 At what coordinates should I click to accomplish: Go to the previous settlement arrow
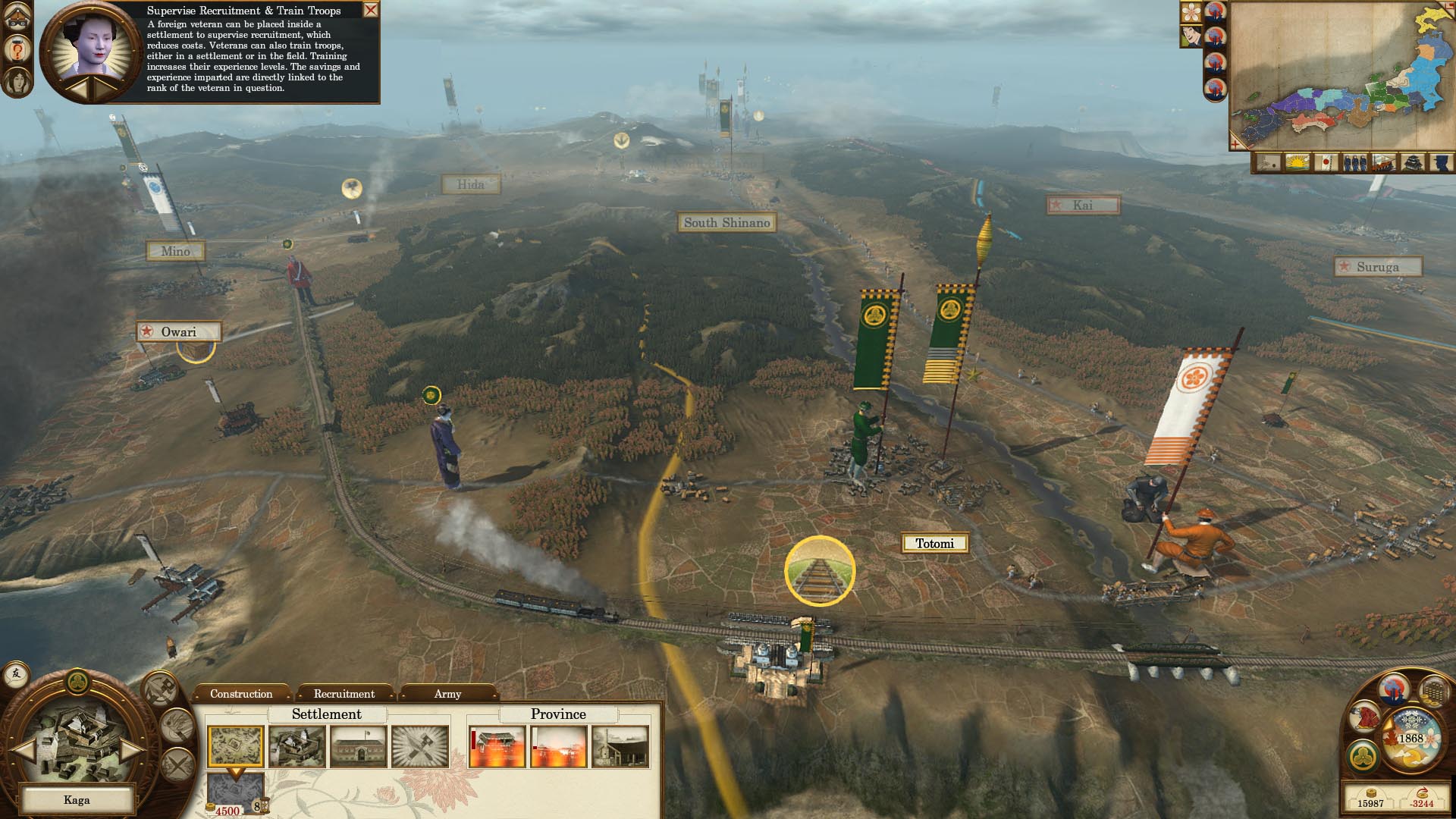click(24, 750)
